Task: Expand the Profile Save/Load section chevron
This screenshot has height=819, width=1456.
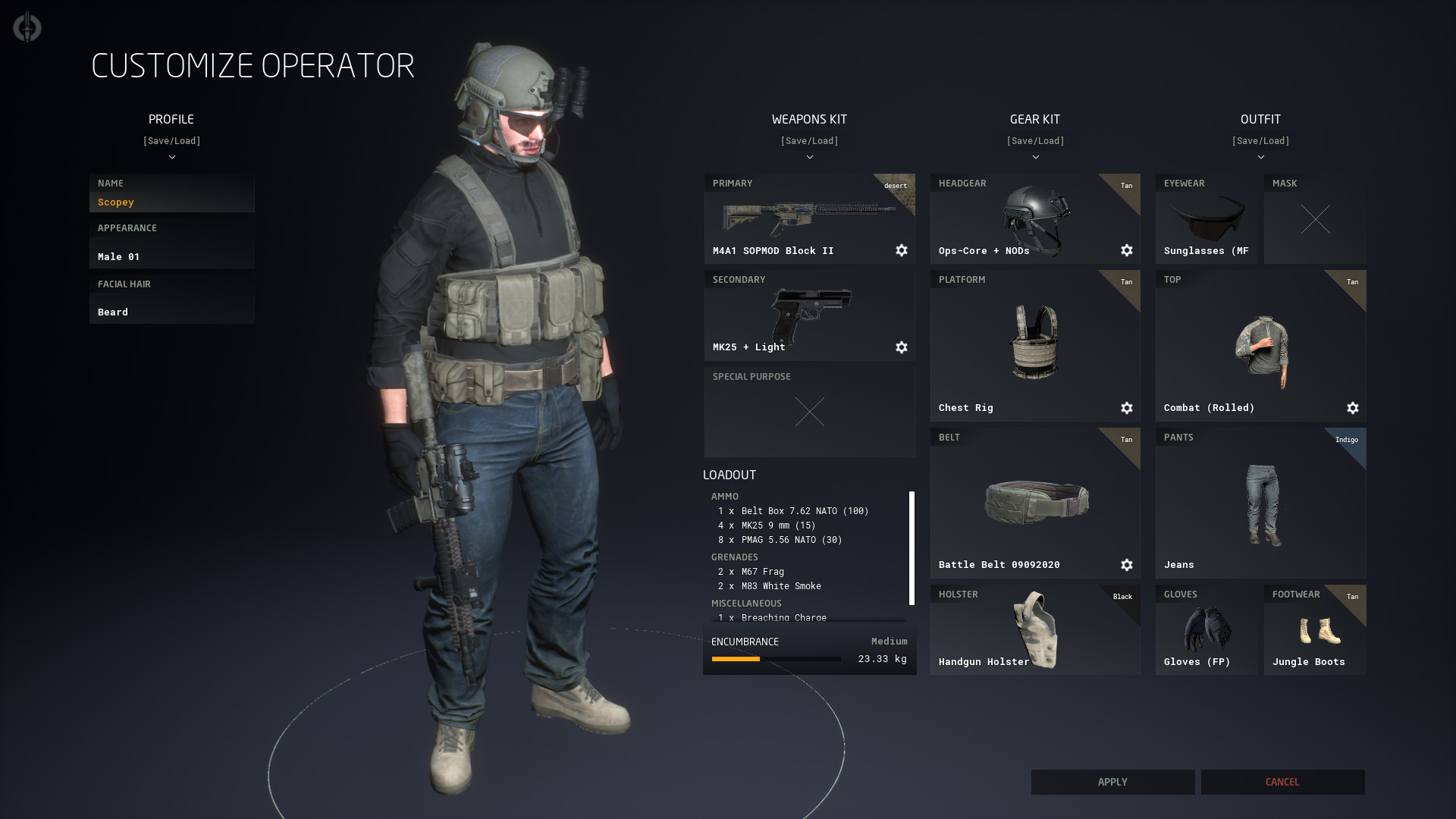Action: pos(172,158)
